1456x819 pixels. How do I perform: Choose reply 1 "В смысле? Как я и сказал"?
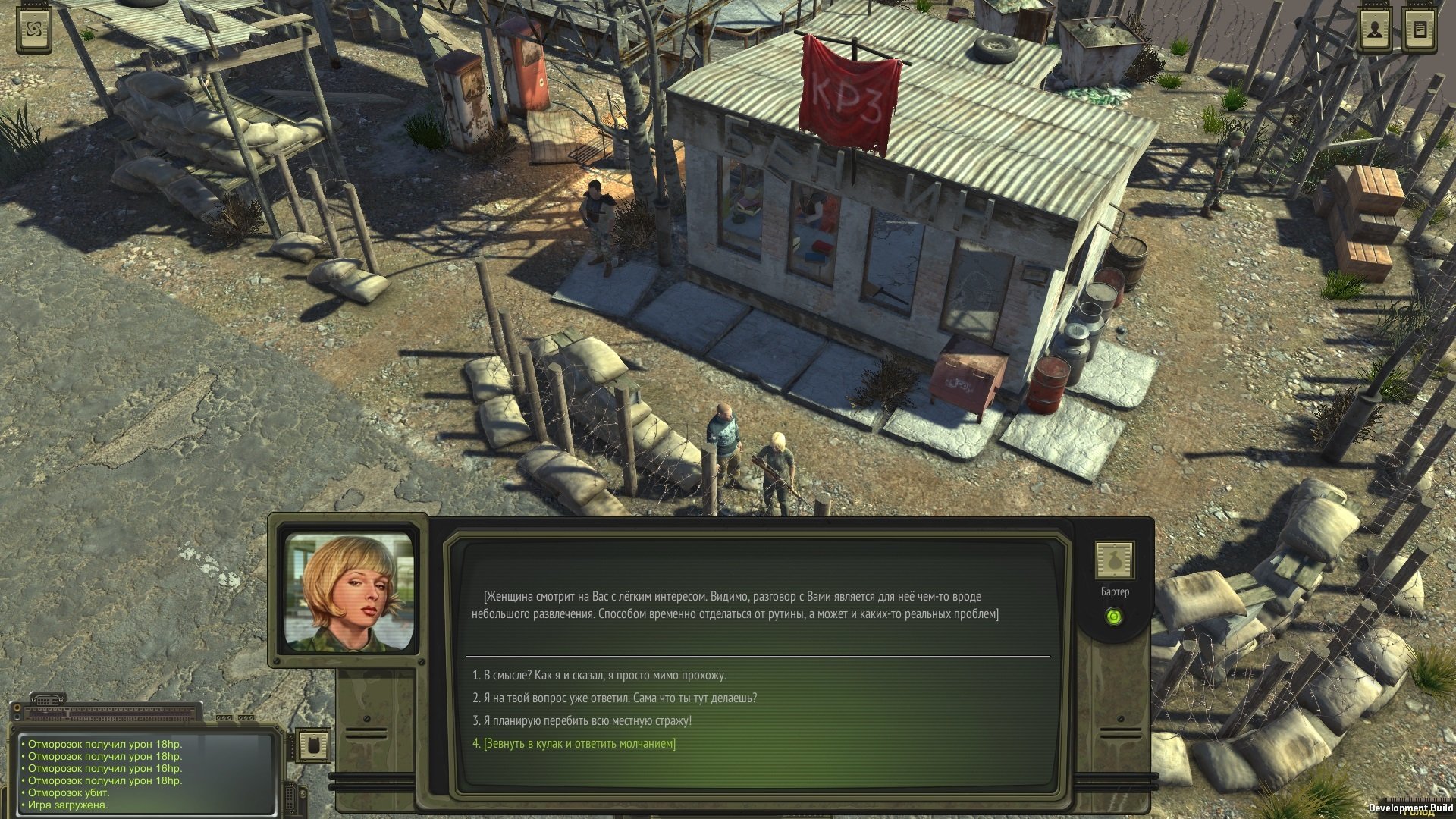[x=599, y=675]
